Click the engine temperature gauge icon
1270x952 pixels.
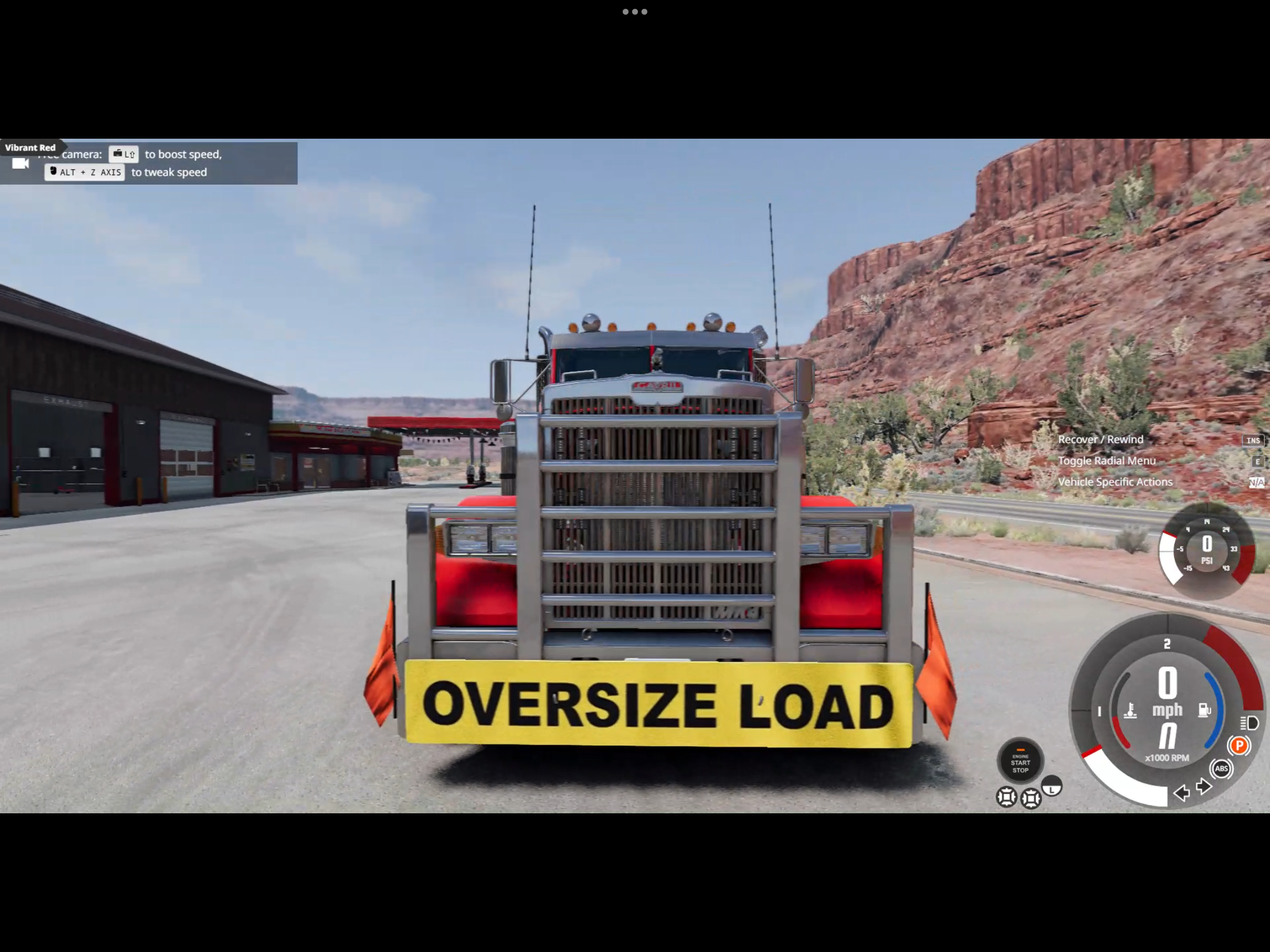pyautogui.click(x=1130, y=711)
